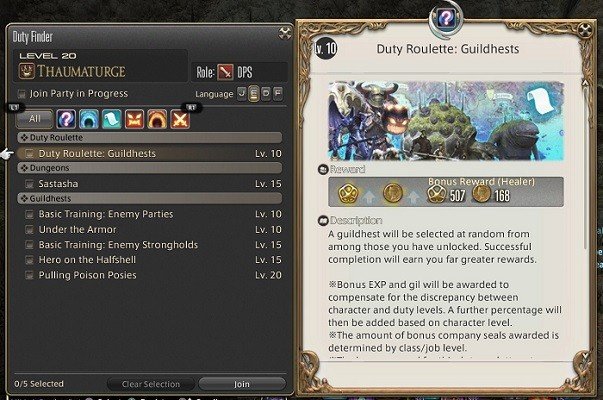603x400 pixels.
Task: Select Basic Training: Enemy Strongholds
Action: 117,244
